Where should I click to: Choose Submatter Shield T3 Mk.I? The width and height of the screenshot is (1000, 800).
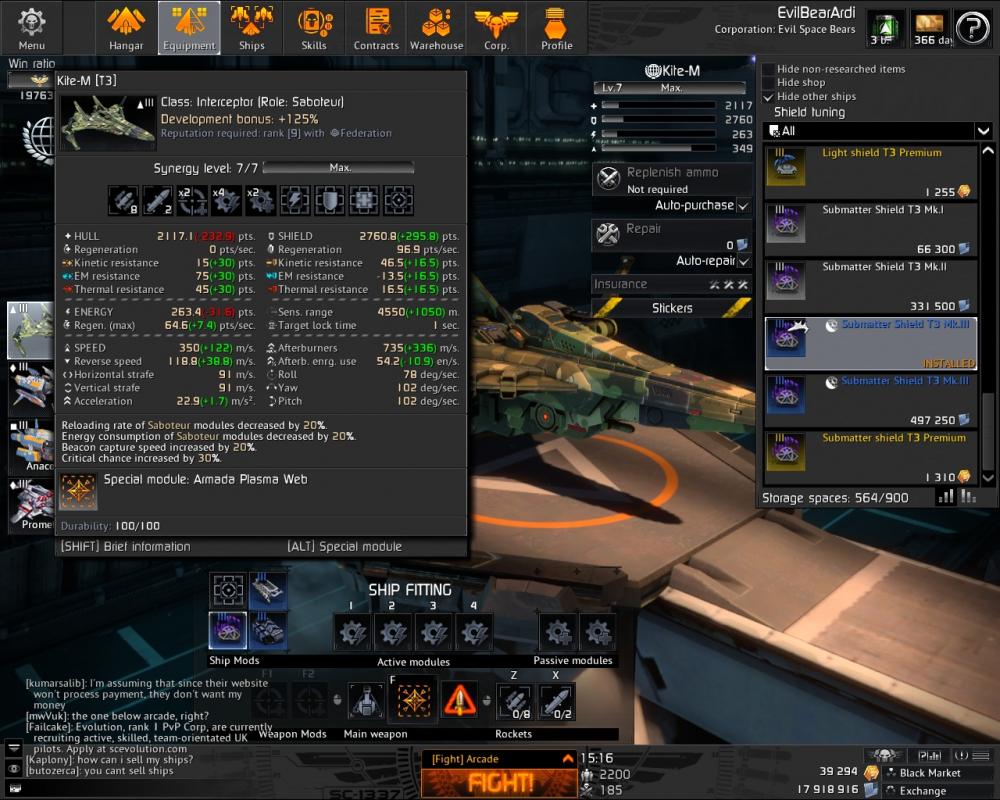click(x=870, y=229)
